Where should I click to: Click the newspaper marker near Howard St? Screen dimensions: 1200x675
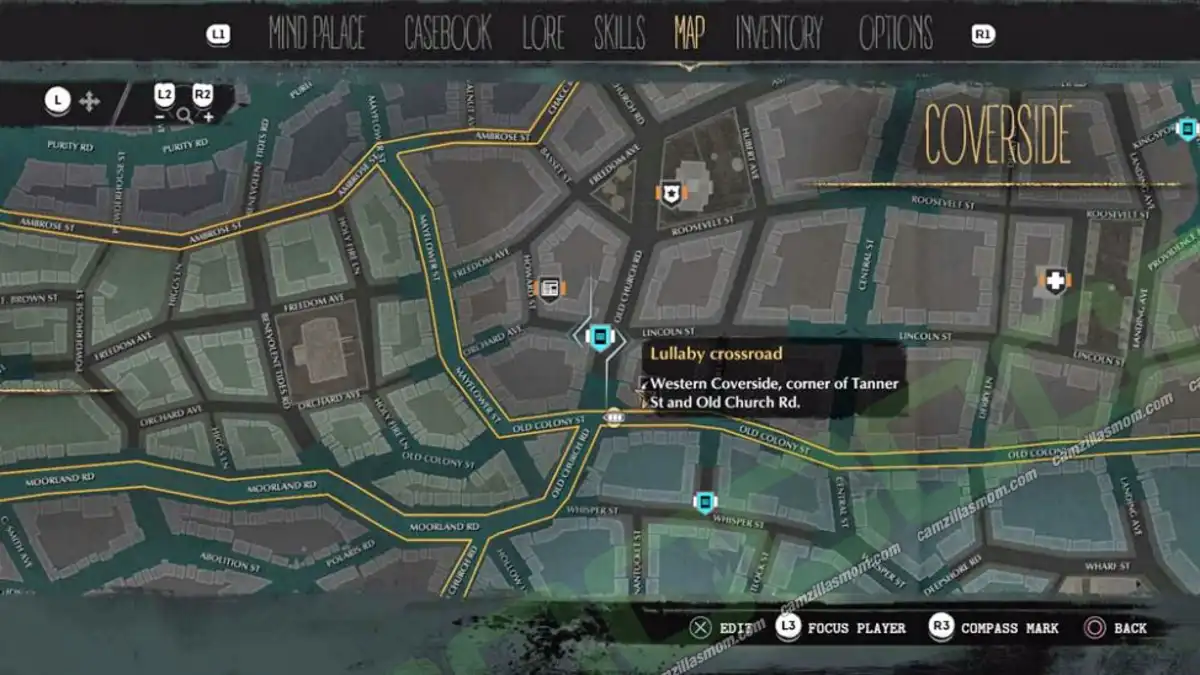(549, 288)
